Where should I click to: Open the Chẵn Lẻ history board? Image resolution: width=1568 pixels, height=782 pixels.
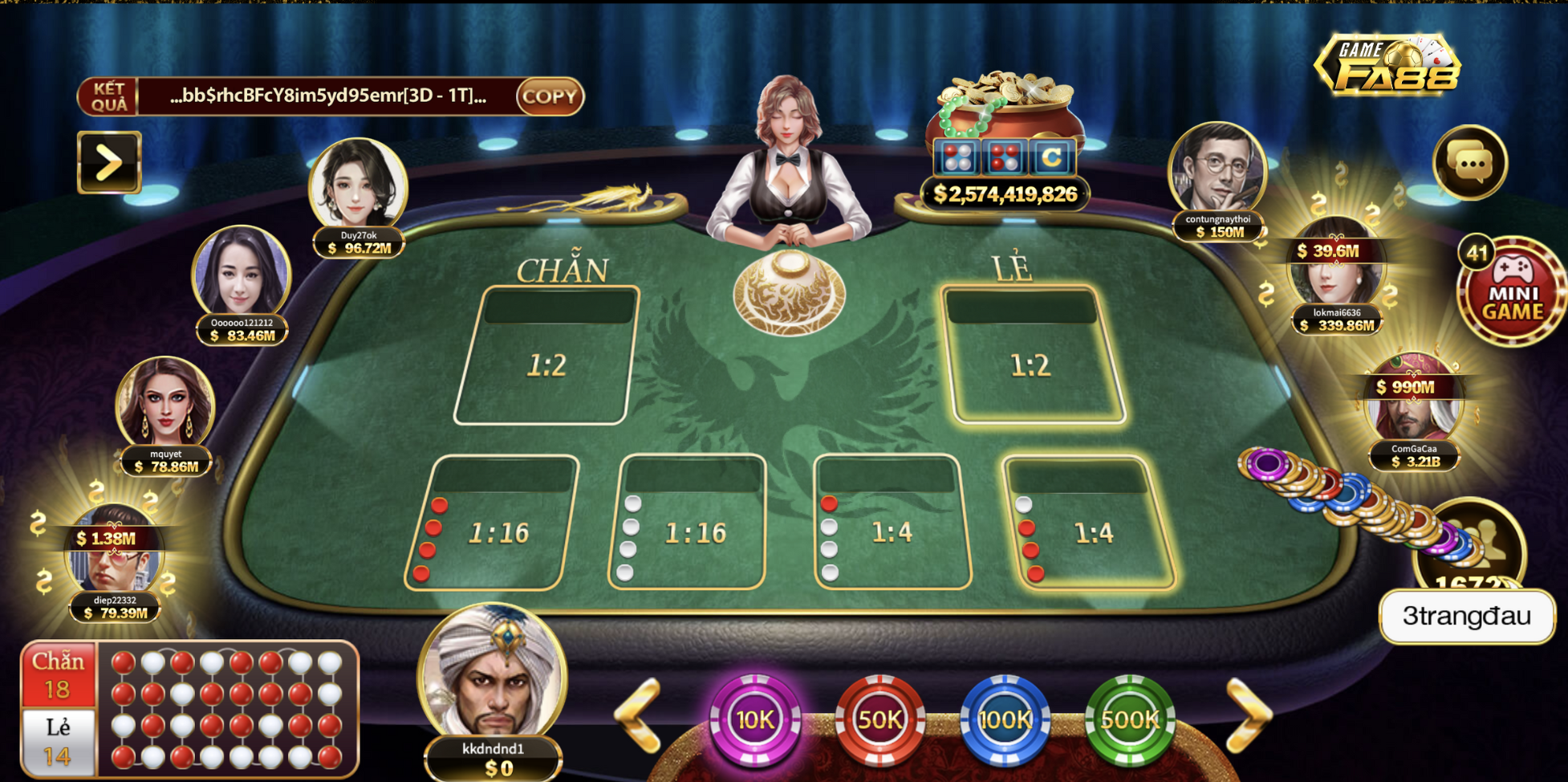[189, 710]
